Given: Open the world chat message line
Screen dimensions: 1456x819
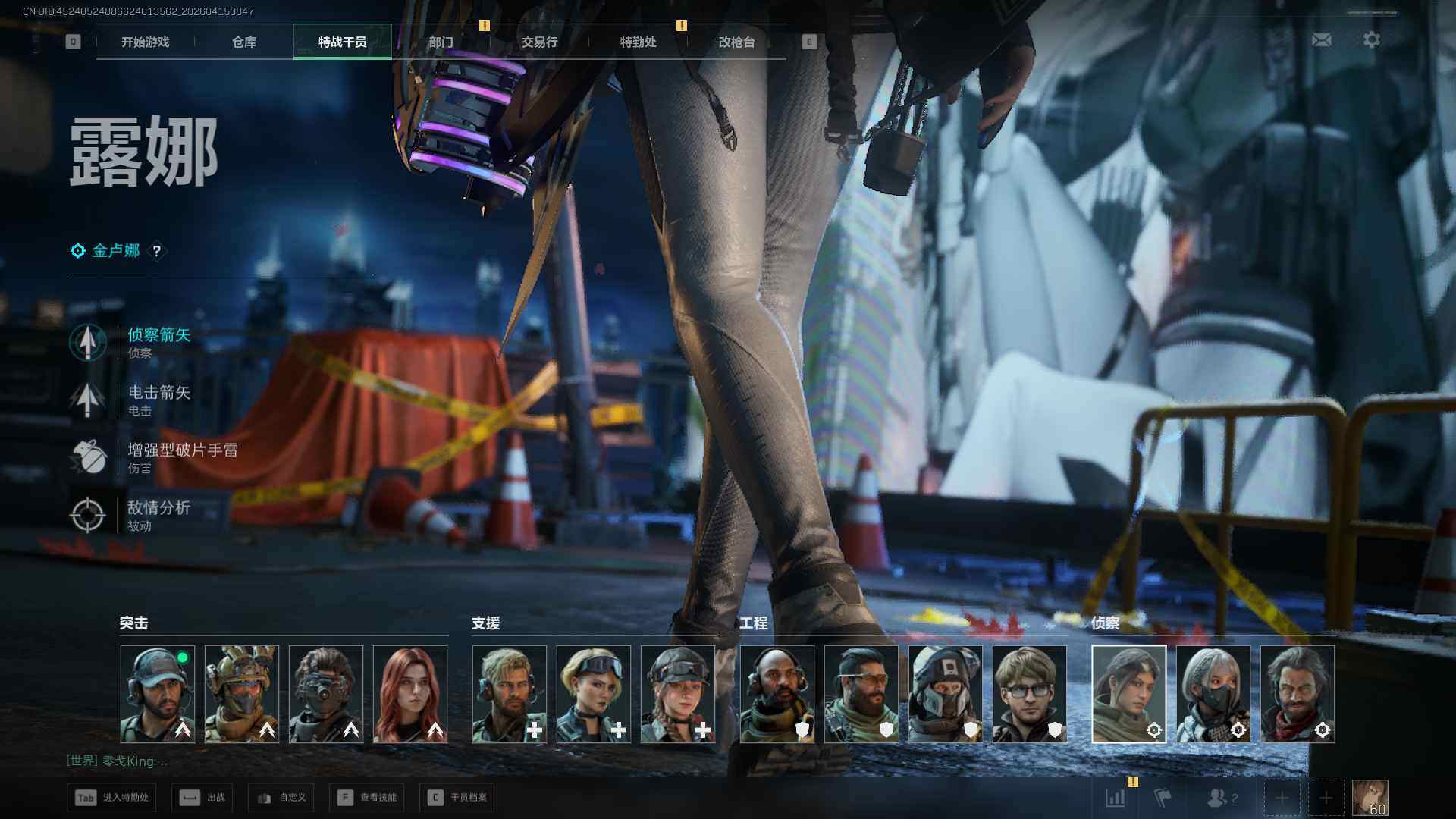Looking at the screenshot, I should pos(118,761).
